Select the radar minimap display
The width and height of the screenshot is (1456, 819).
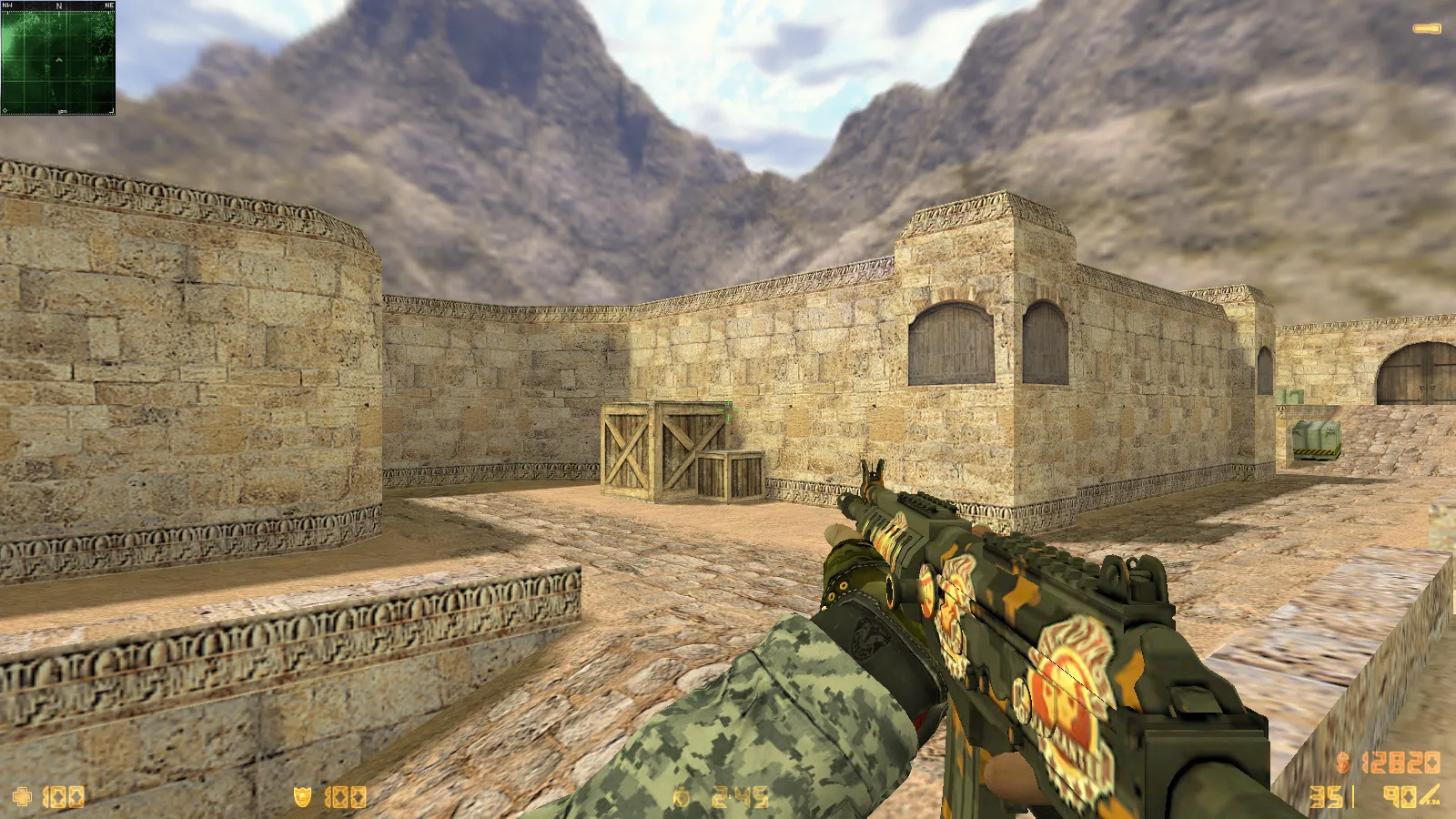tap(57, 59)
